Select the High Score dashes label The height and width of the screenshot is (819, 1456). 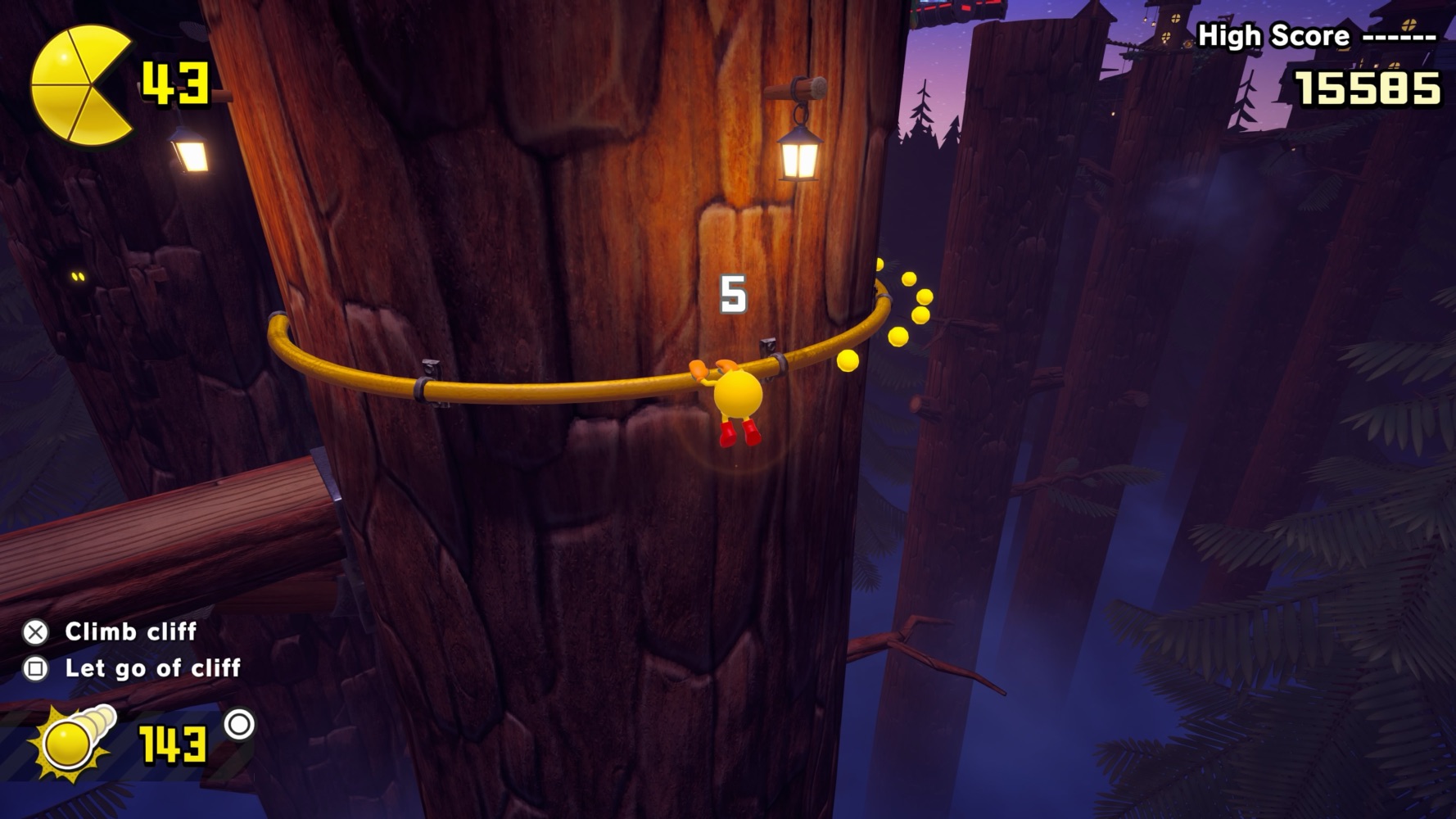(x=1399, y=35)
